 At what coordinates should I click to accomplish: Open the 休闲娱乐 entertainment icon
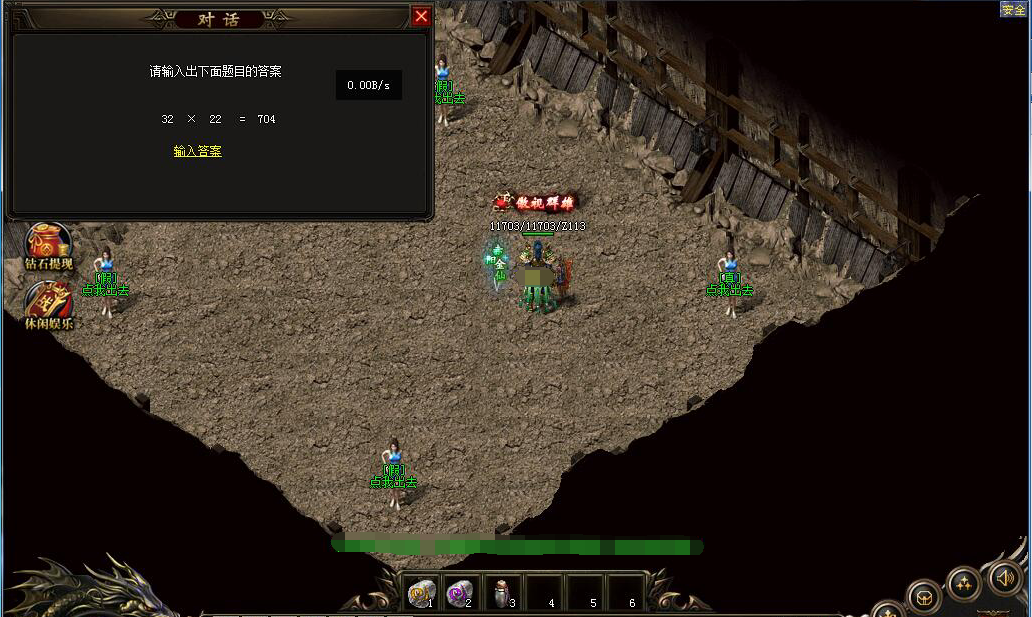(x=48, y=298)
